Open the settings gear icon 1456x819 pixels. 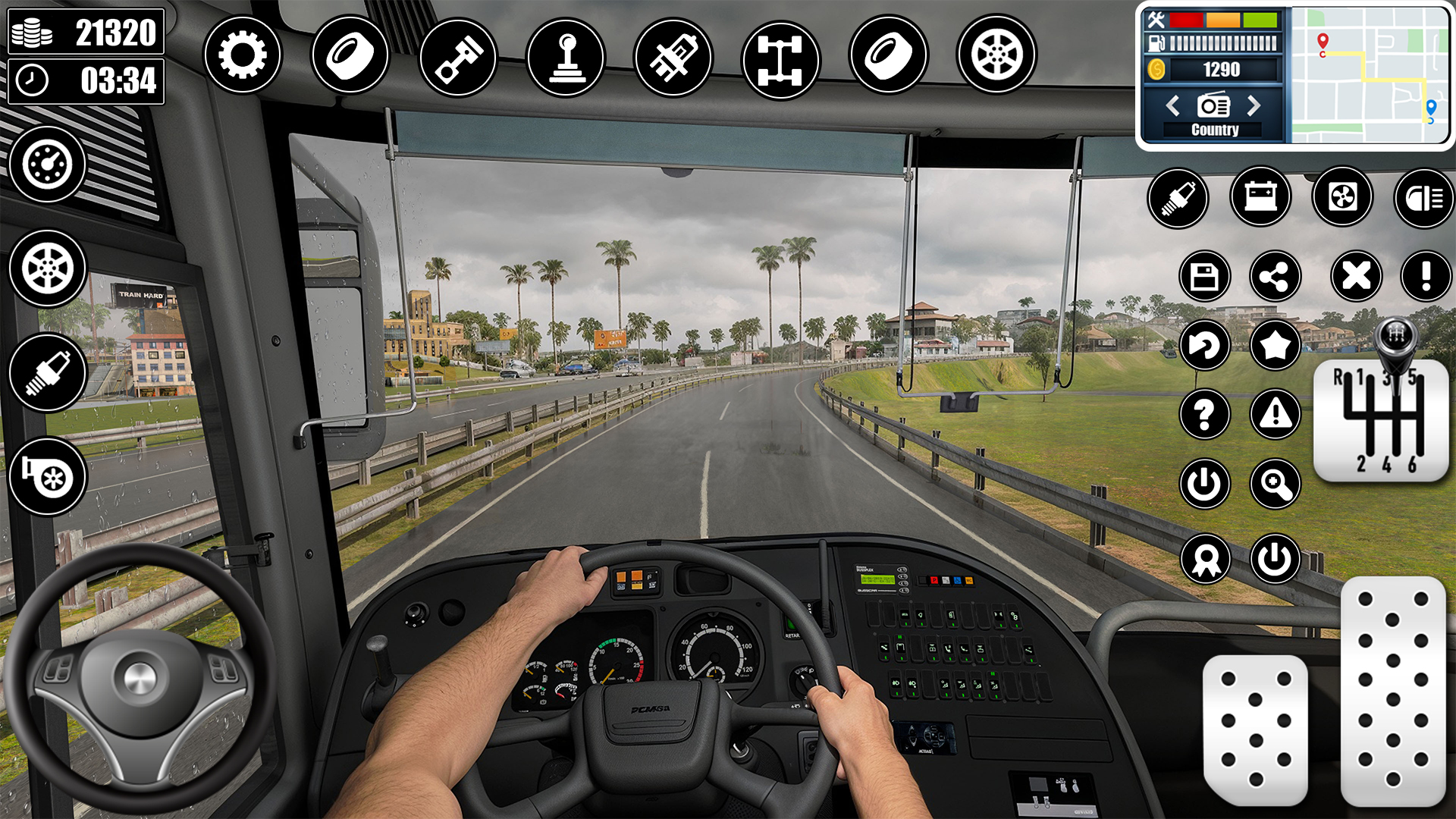click(243, 55)
